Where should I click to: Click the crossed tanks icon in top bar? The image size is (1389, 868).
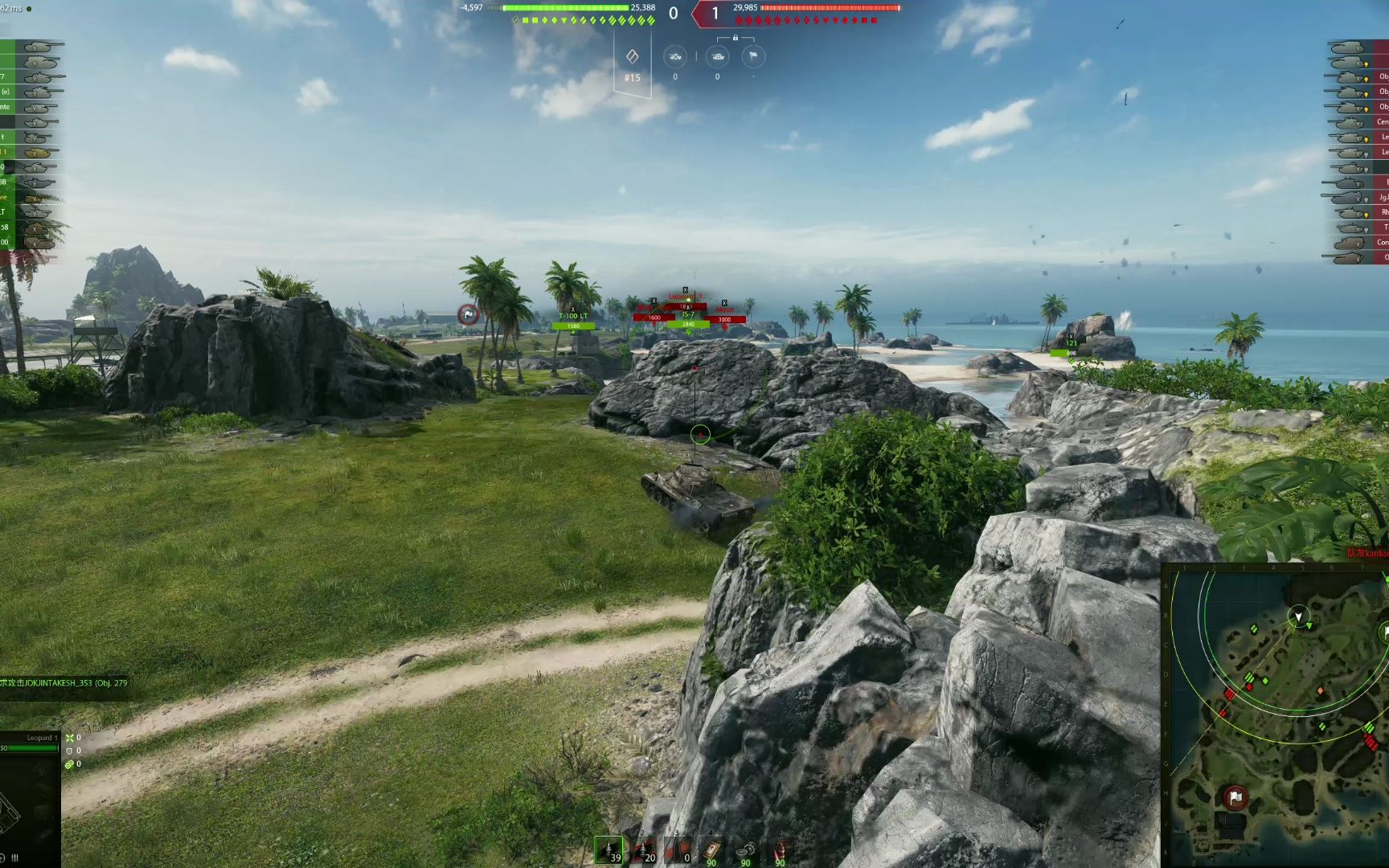675,56
